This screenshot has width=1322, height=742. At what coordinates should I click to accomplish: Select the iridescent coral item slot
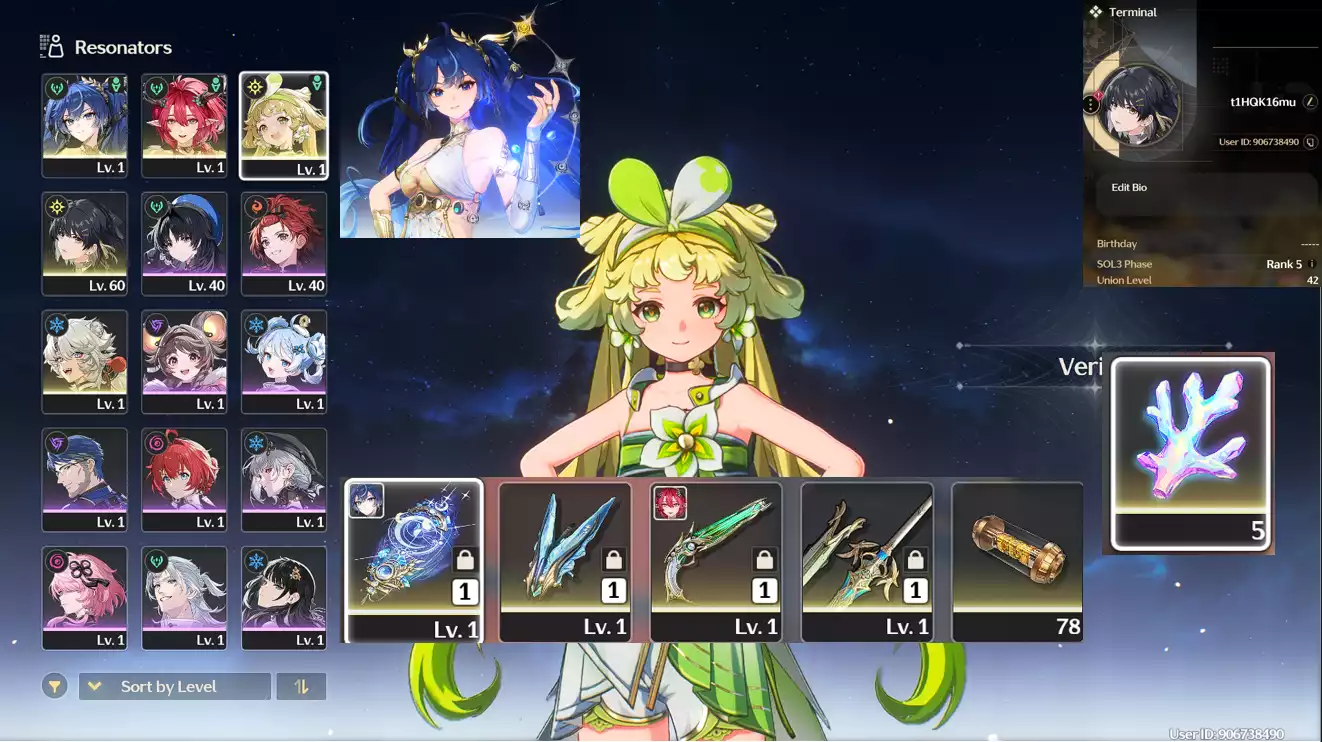[1190, 452]
